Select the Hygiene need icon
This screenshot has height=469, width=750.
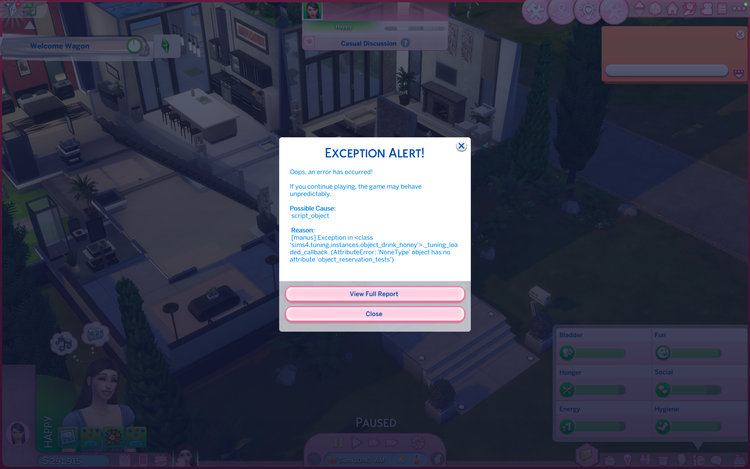click(661, 426)
